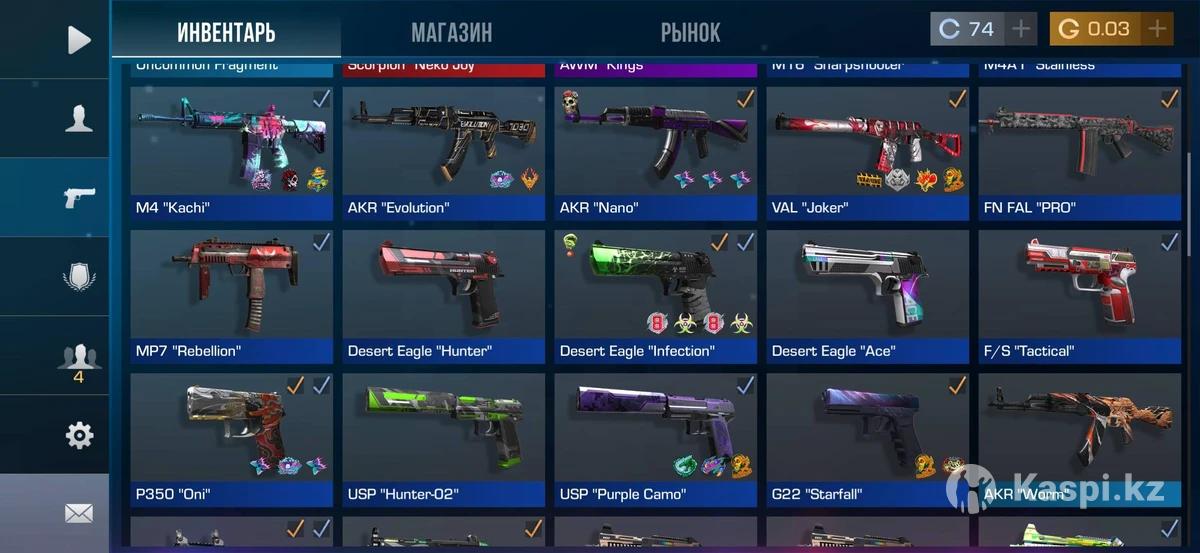Add silver coins with the plus button

click(x=1020, y=29)
